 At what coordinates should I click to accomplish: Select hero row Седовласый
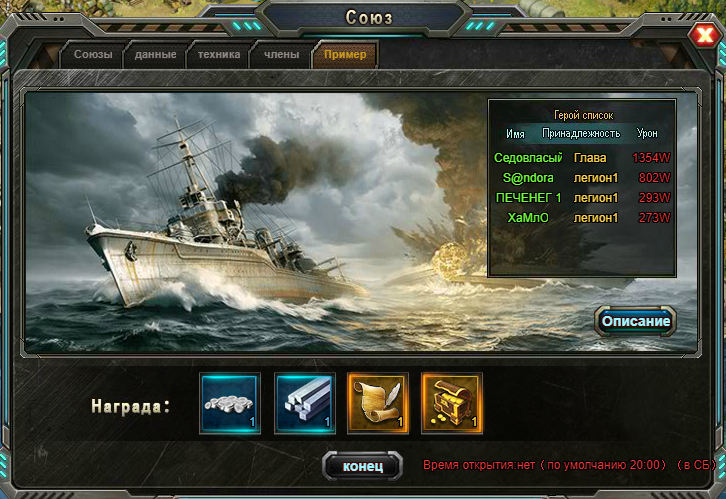tap(581, 157)
